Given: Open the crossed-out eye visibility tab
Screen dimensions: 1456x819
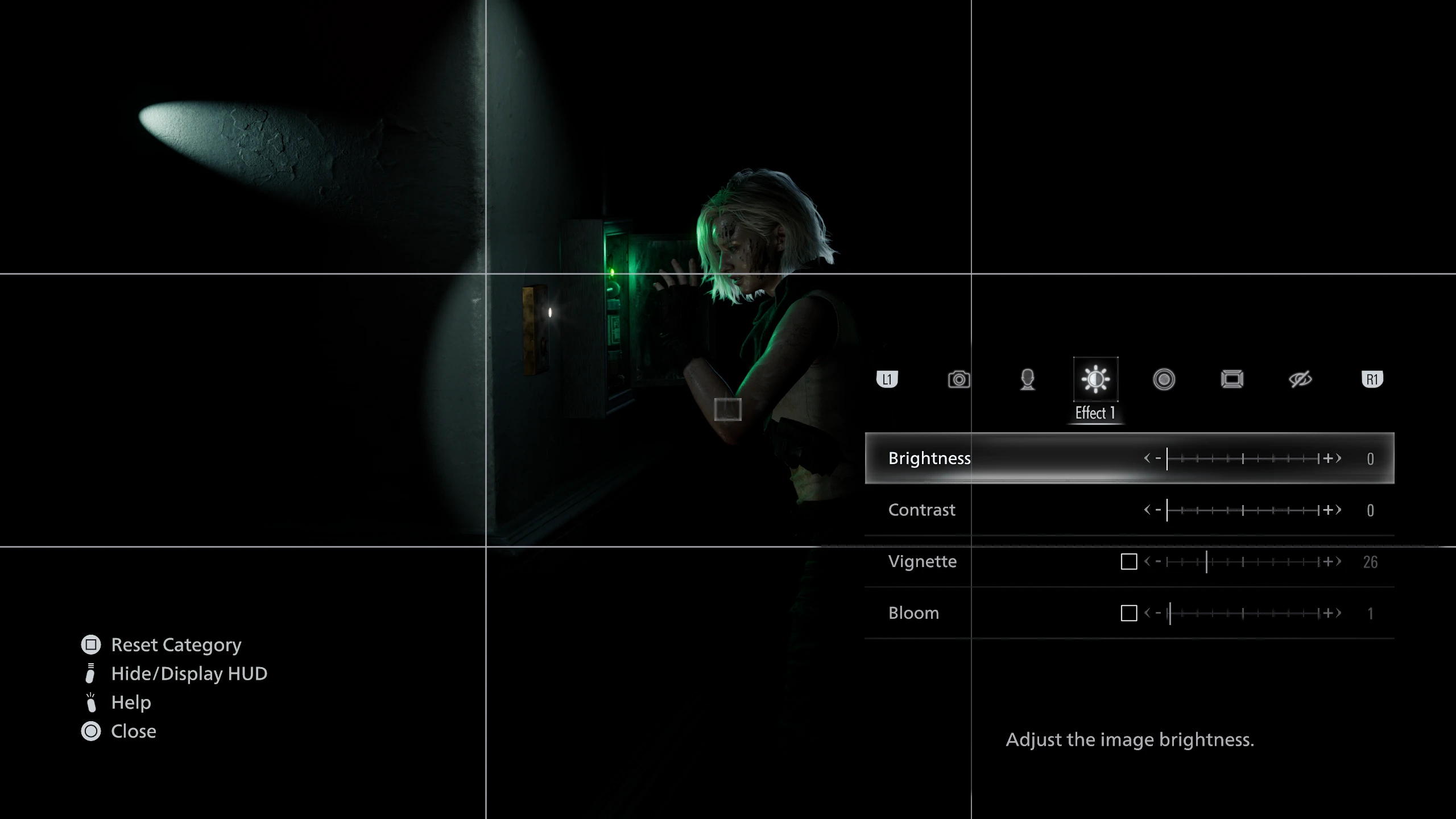Looking at the screenshot, I should (1300, 379).
